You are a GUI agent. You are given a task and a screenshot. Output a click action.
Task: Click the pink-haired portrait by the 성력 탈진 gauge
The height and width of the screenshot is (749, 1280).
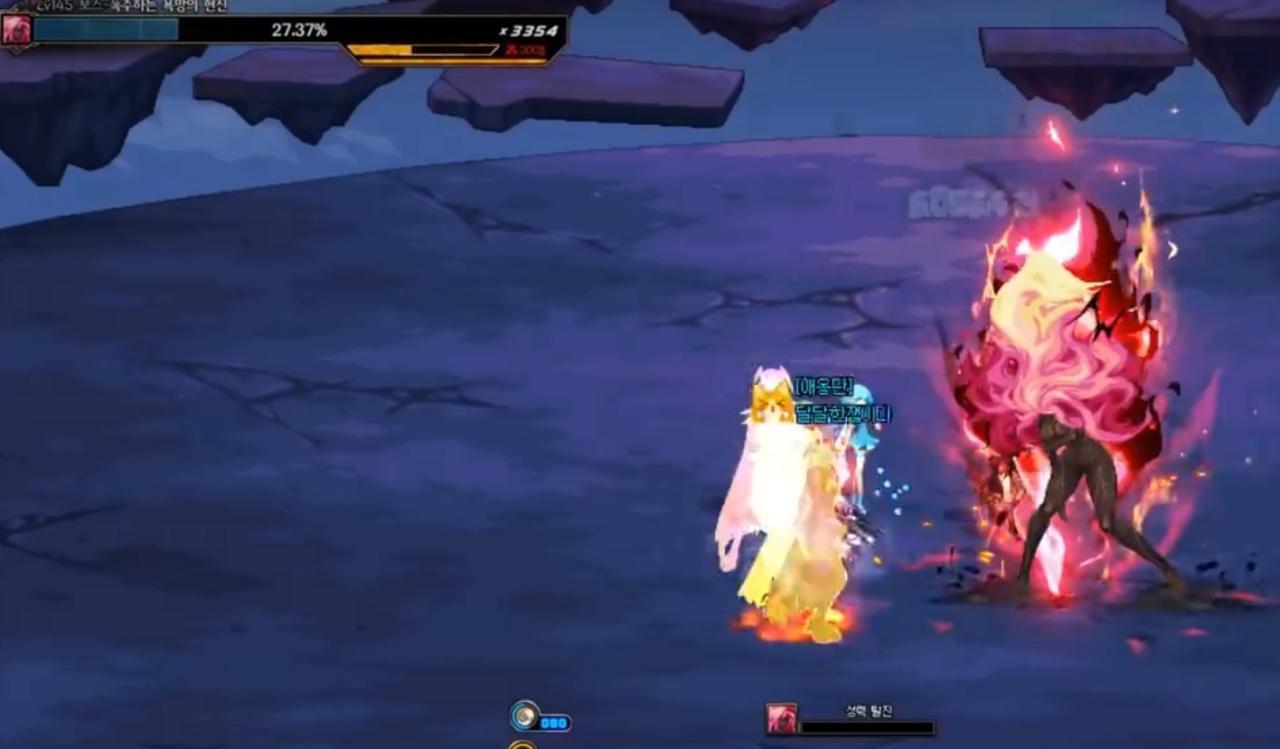(x=781, y=719)
